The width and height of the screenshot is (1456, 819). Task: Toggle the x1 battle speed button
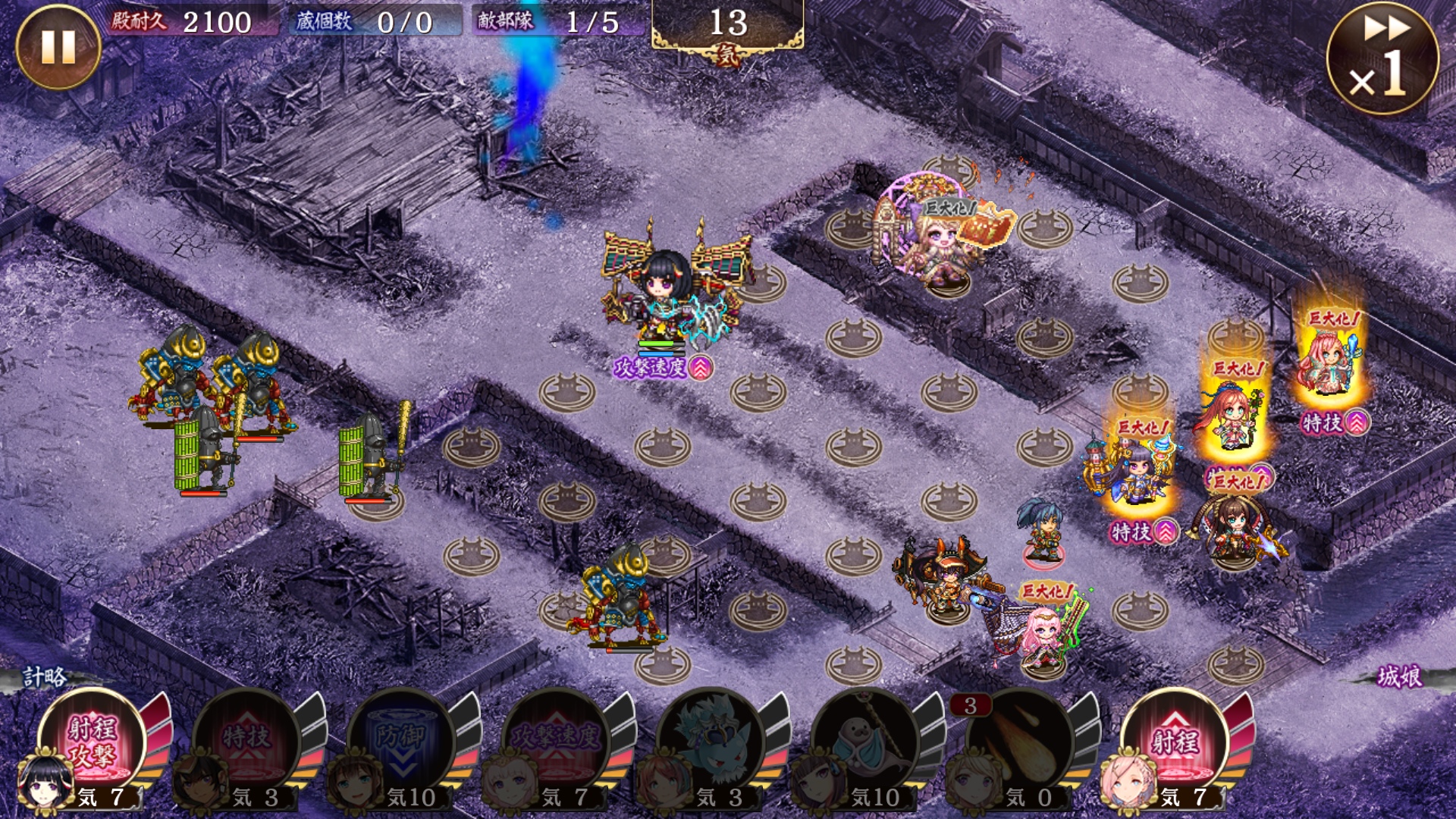1382,58
